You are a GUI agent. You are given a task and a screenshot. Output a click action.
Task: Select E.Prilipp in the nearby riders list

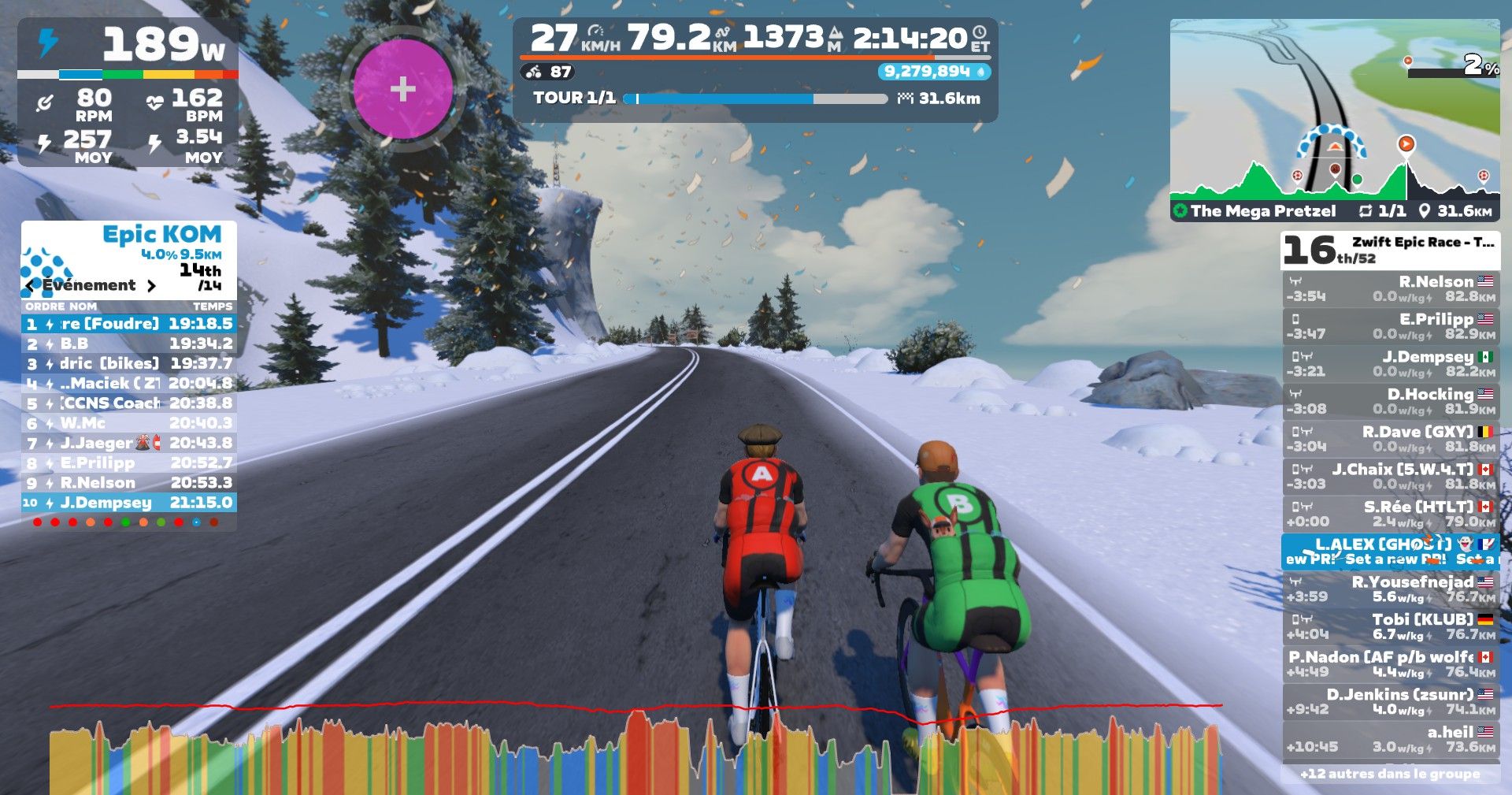coord(1391,326)
